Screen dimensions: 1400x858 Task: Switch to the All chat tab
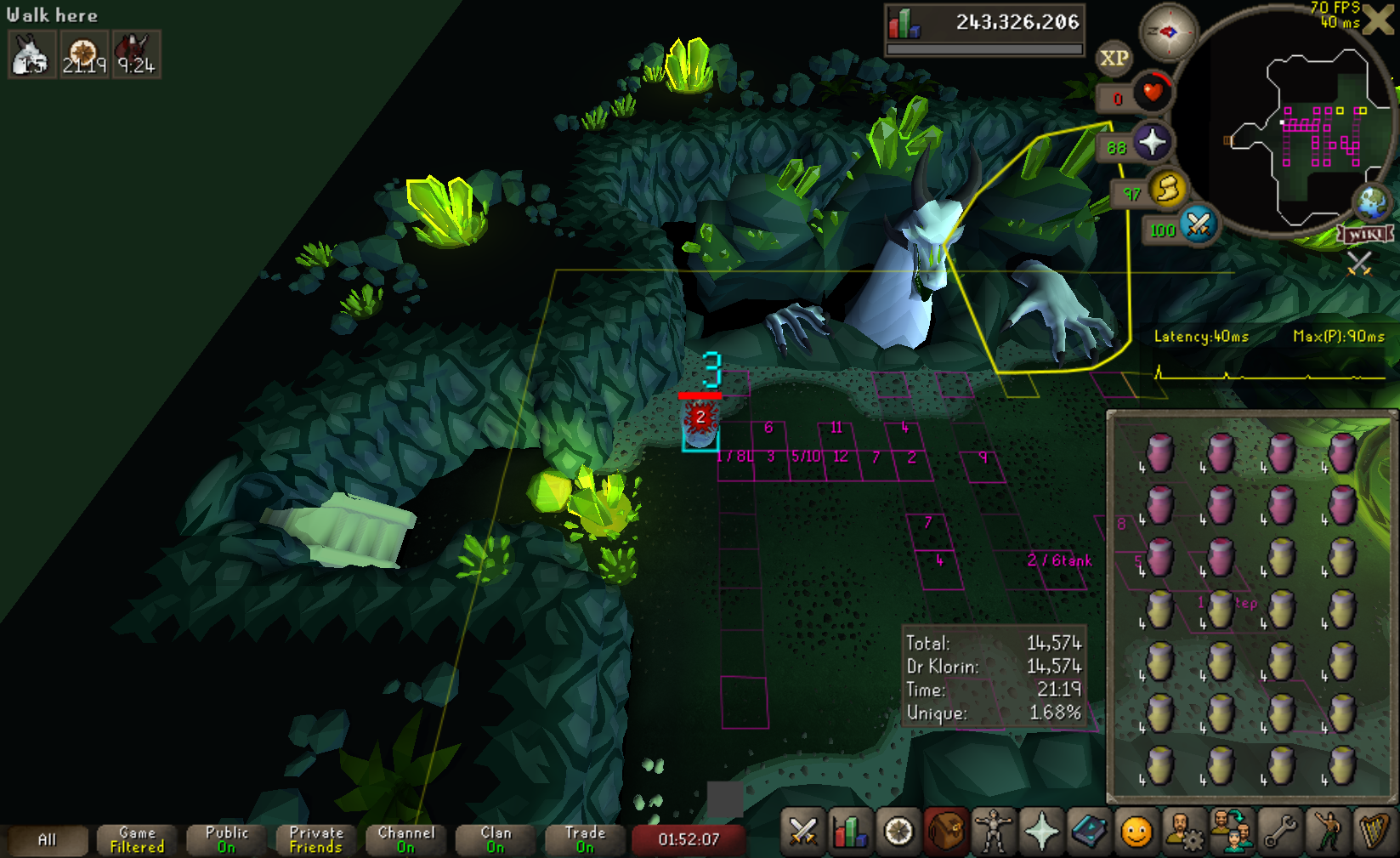(x=47, y=840)
